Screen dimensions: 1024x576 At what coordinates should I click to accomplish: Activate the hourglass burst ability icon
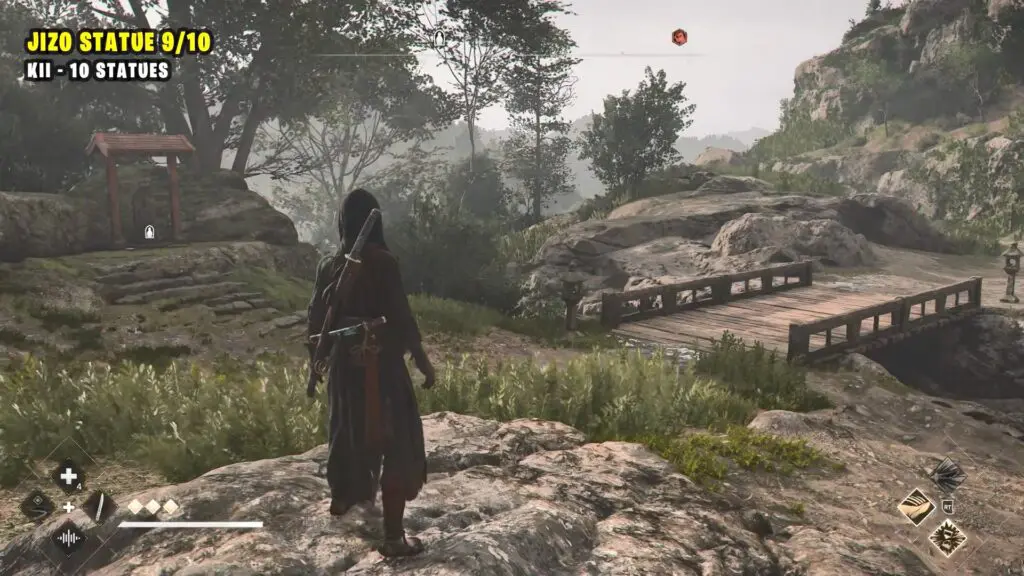[x=946, y=537]
